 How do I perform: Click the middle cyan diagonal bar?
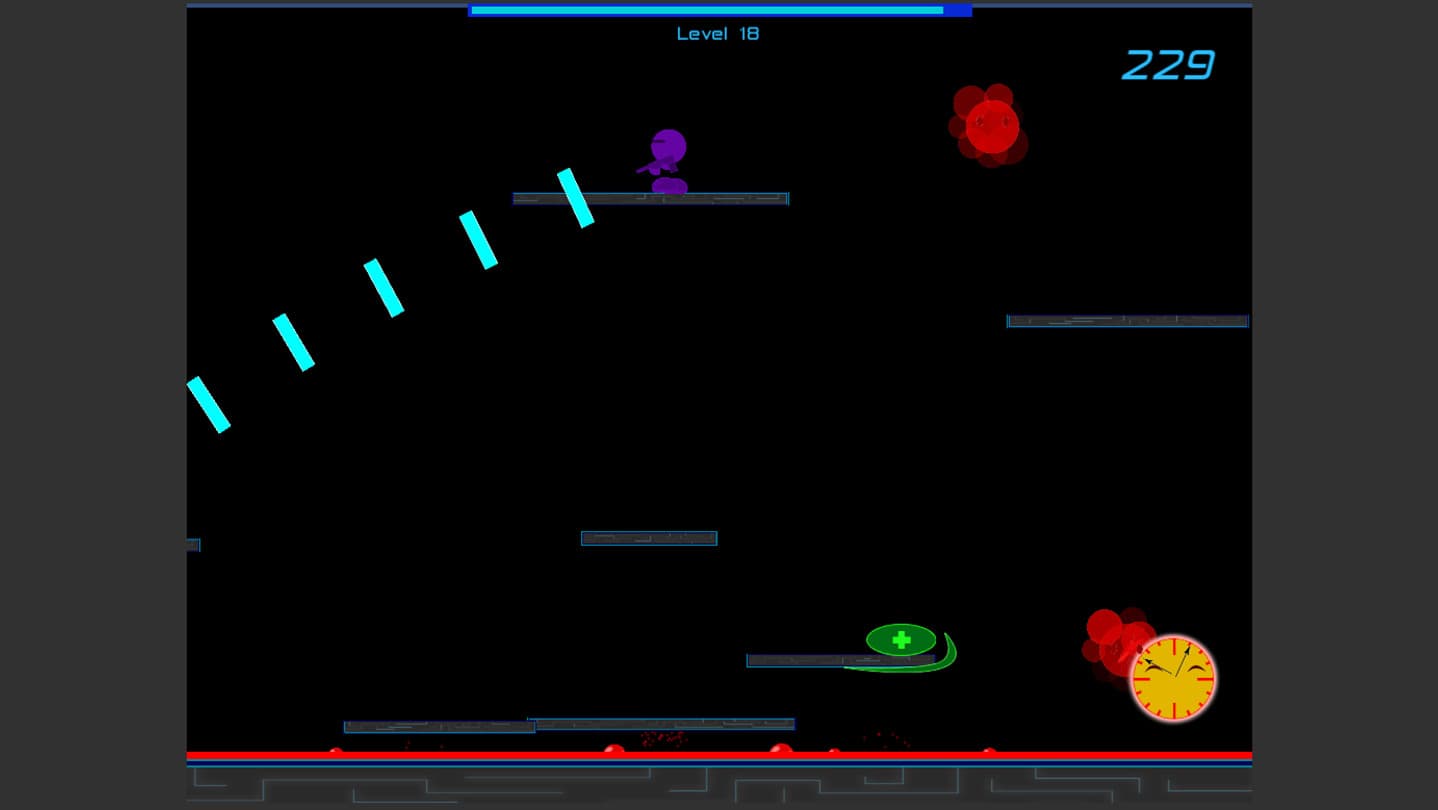(385, 290)
